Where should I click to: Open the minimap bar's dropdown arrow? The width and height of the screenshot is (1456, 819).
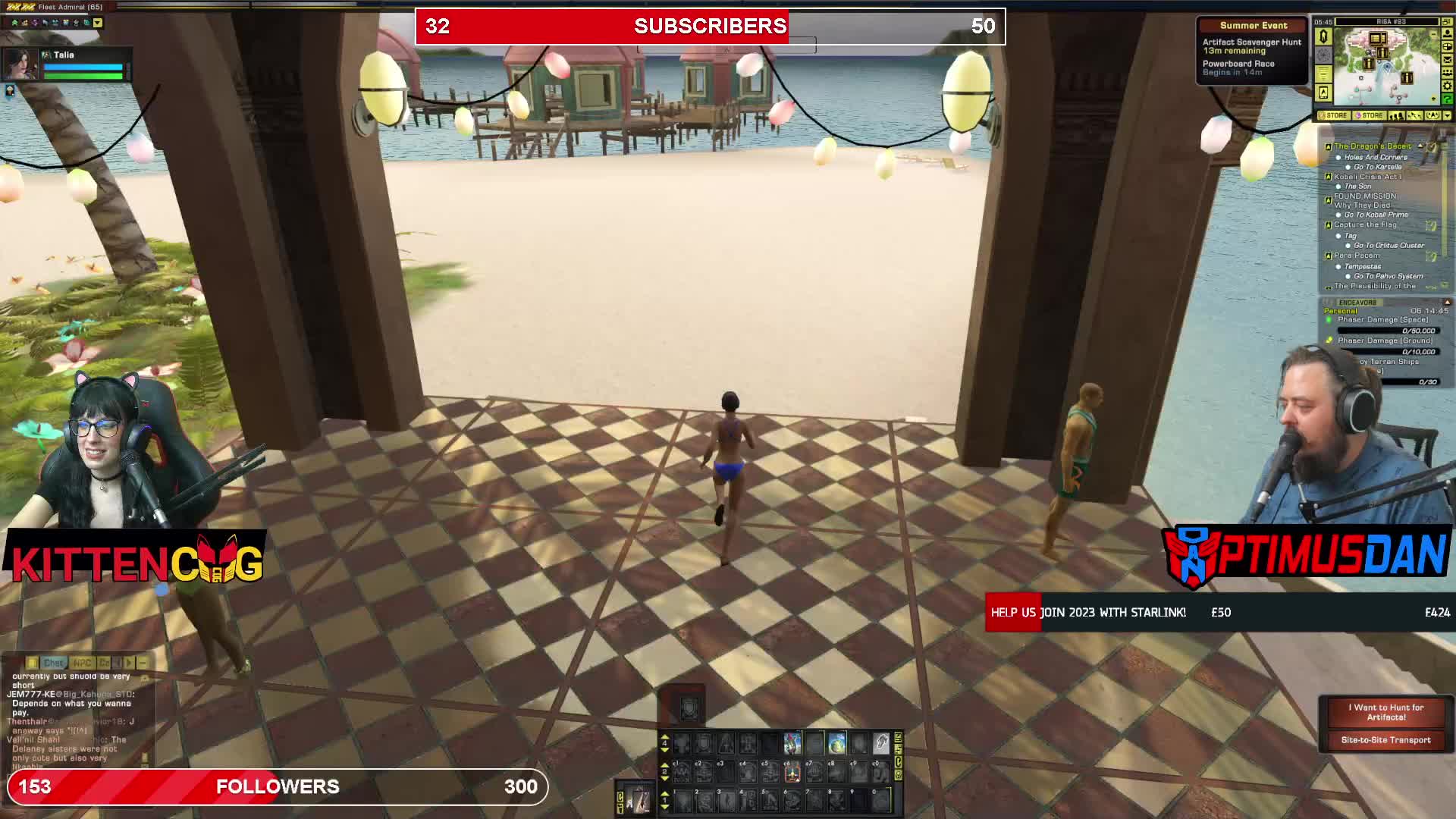point(1447,116)
